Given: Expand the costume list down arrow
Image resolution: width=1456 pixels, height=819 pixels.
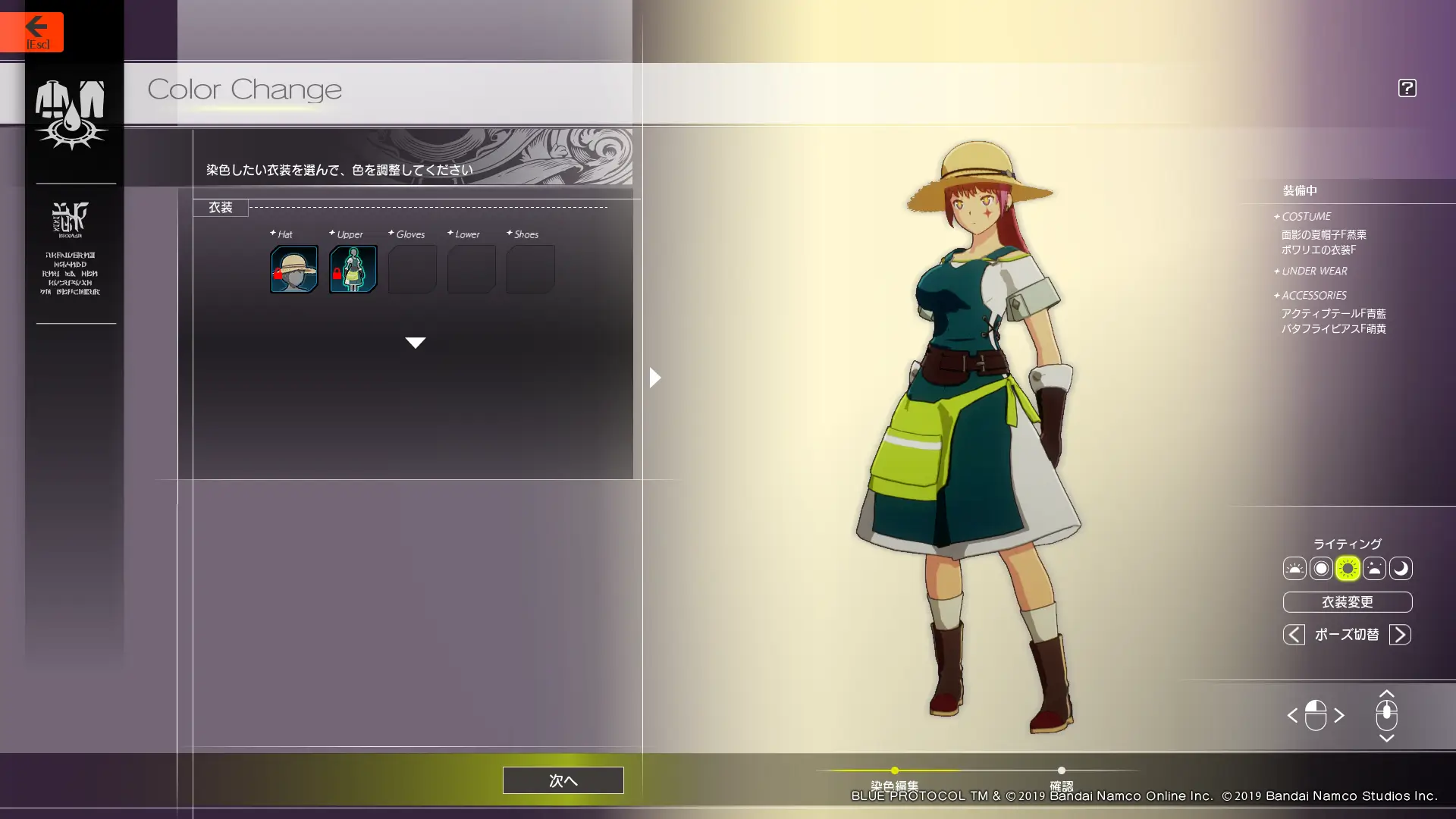Looking at the screenshot, I should coord(415,343).
